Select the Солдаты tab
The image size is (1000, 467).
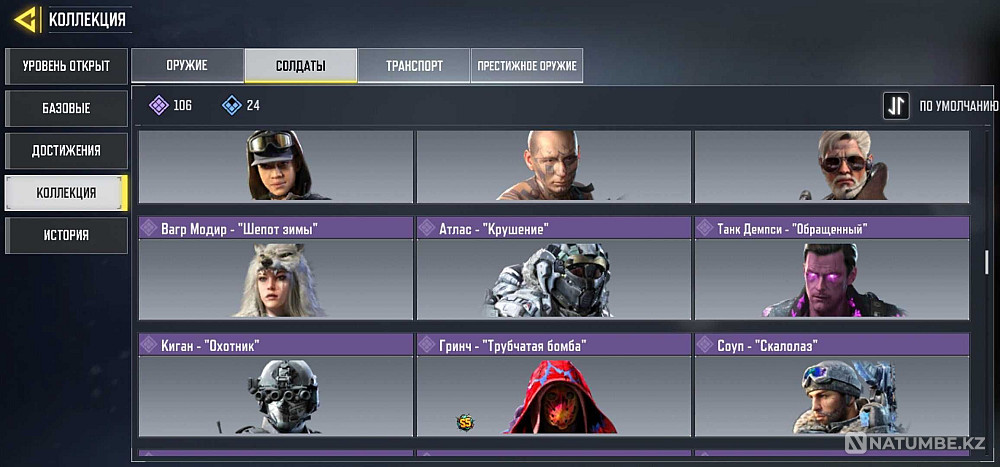coord(301,66)
